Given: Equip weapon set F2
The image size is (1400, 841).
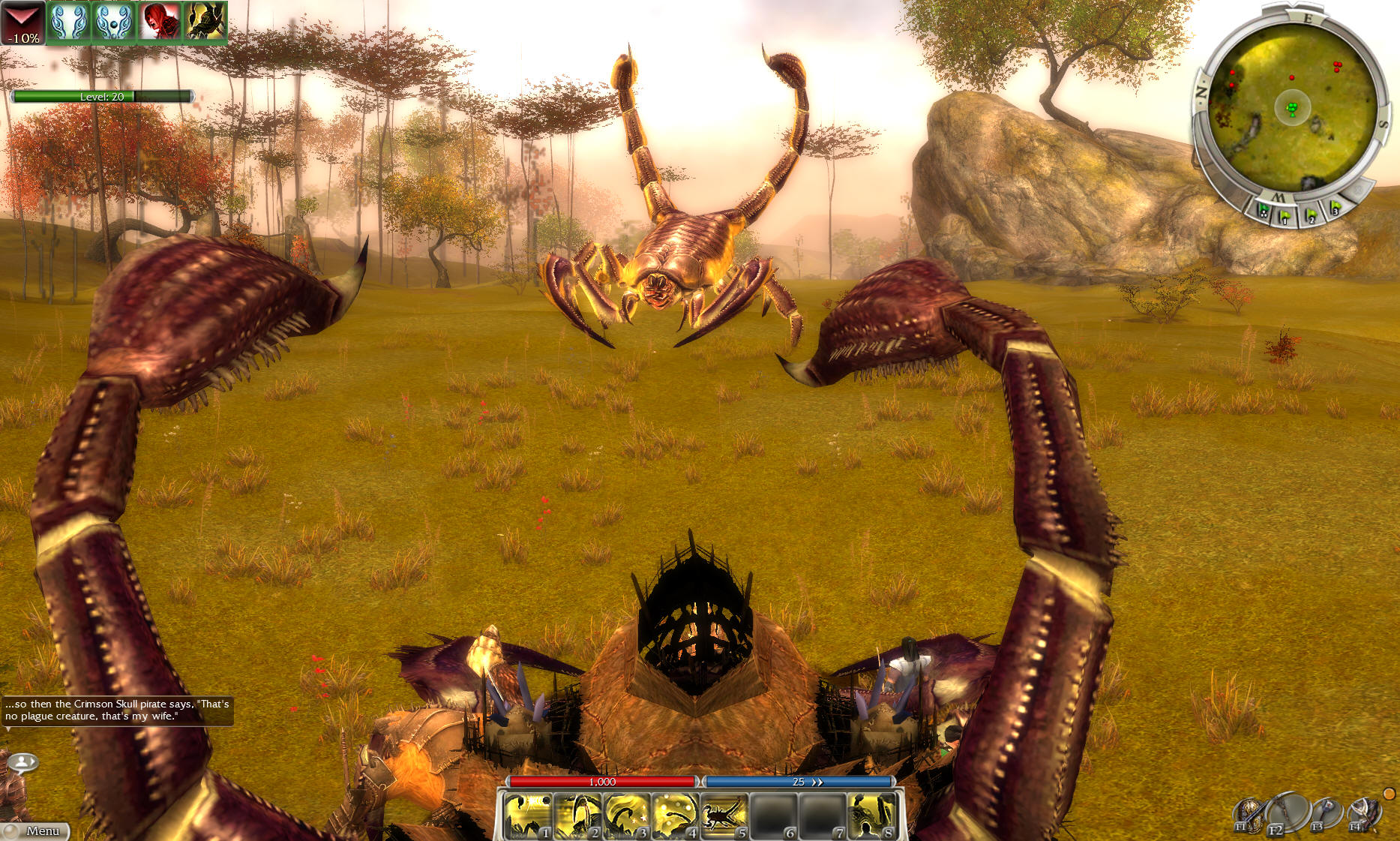Looking at the screenshot, I should (1285, 813).
